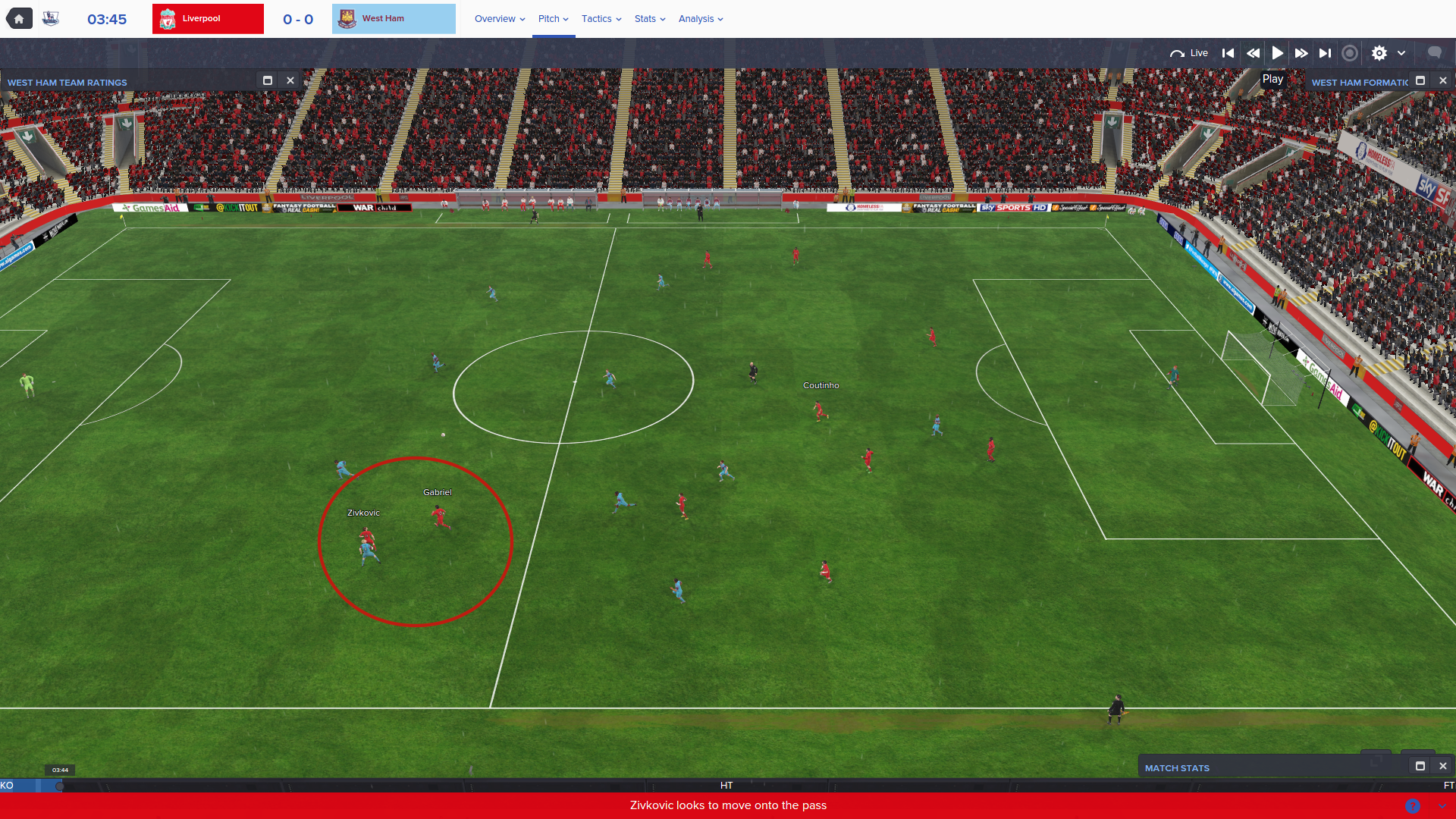Skip to the end of highlight
The image size is (1456, 819).
pos(1325,53)
